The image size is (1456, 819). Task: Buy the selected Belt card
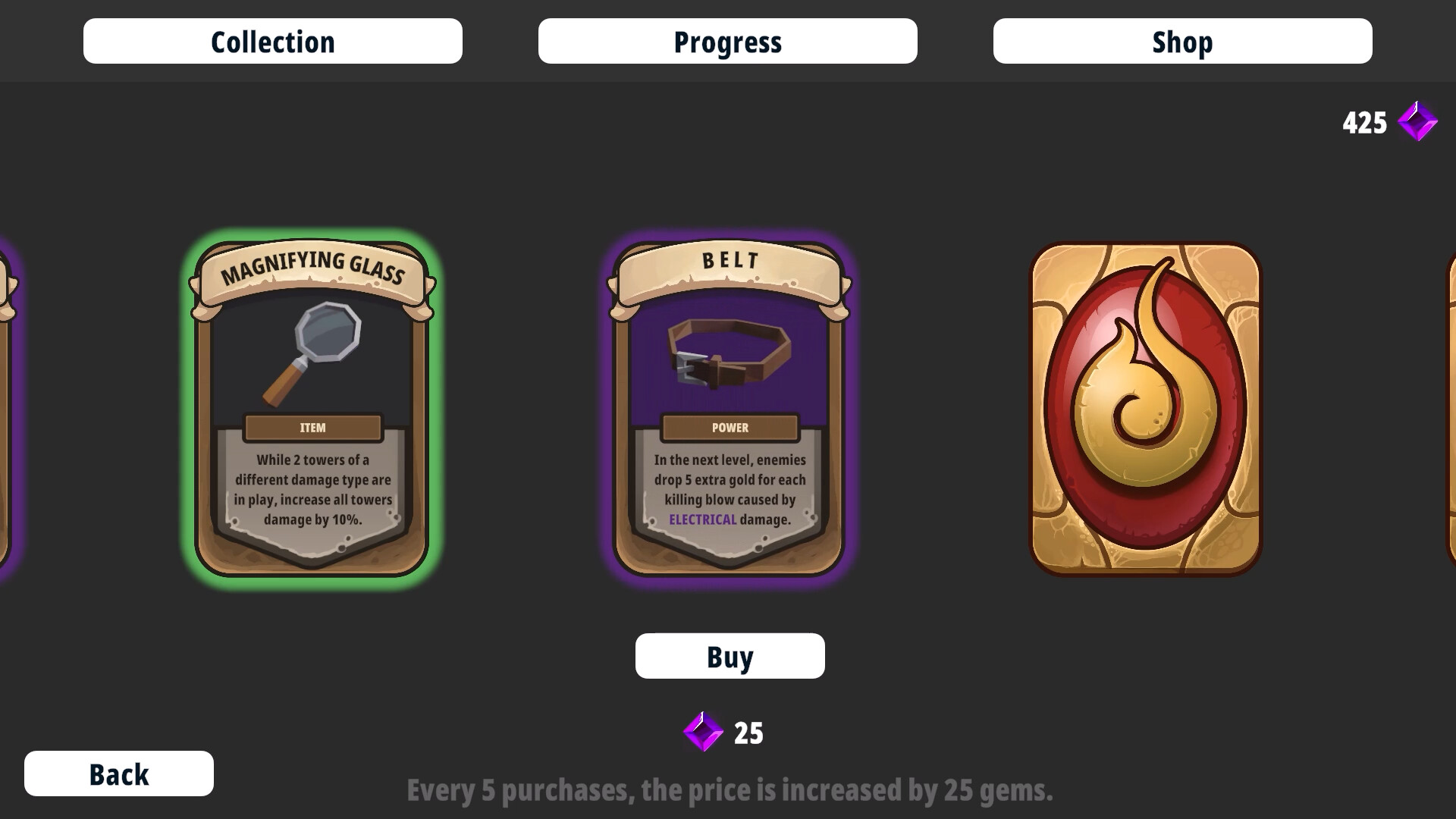pyautogui.click(x=729, y=655)
